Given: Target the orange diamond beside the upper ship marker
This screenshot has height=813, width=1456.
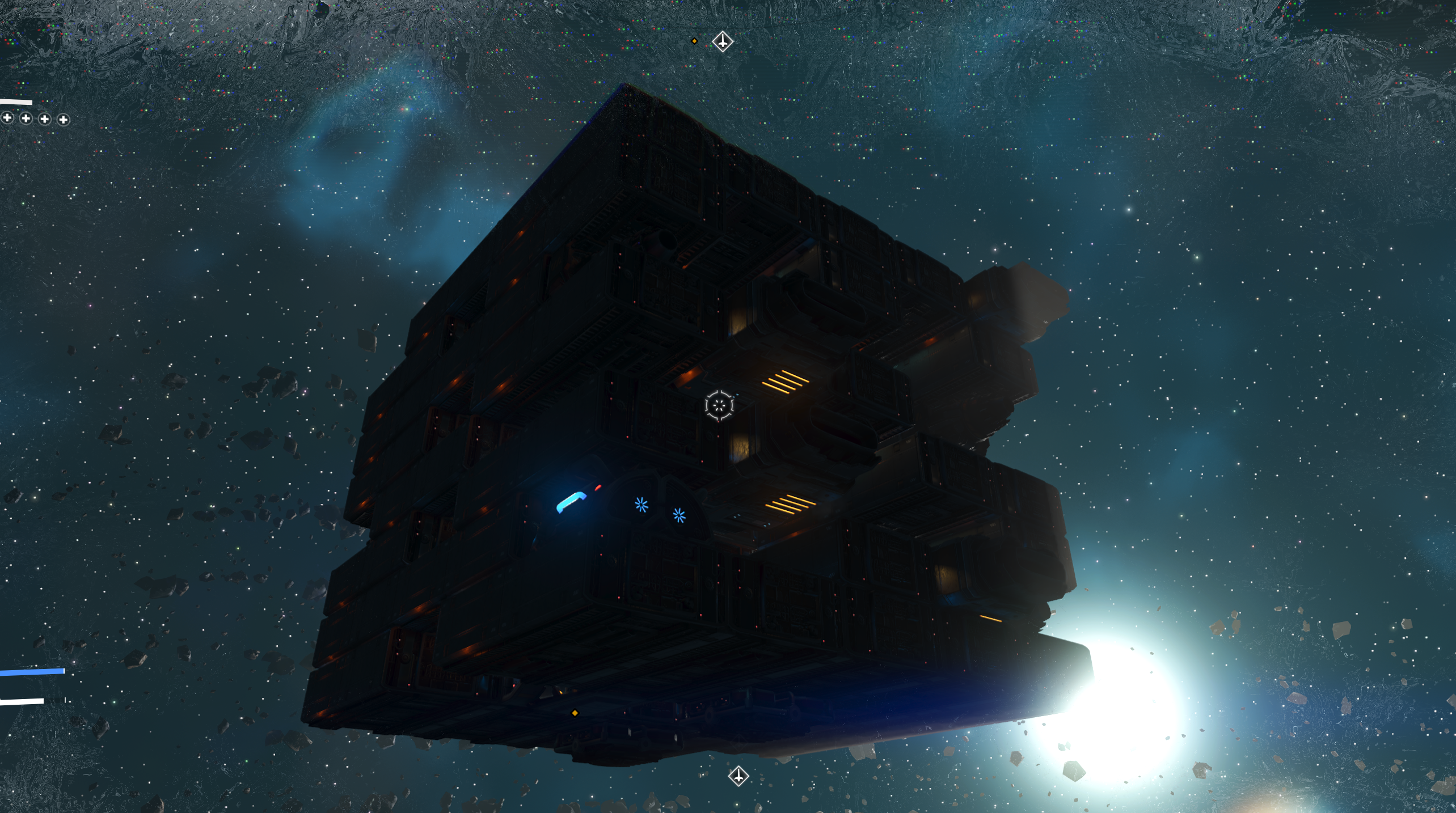Looking at the screenshot, I should click(694, 41).
